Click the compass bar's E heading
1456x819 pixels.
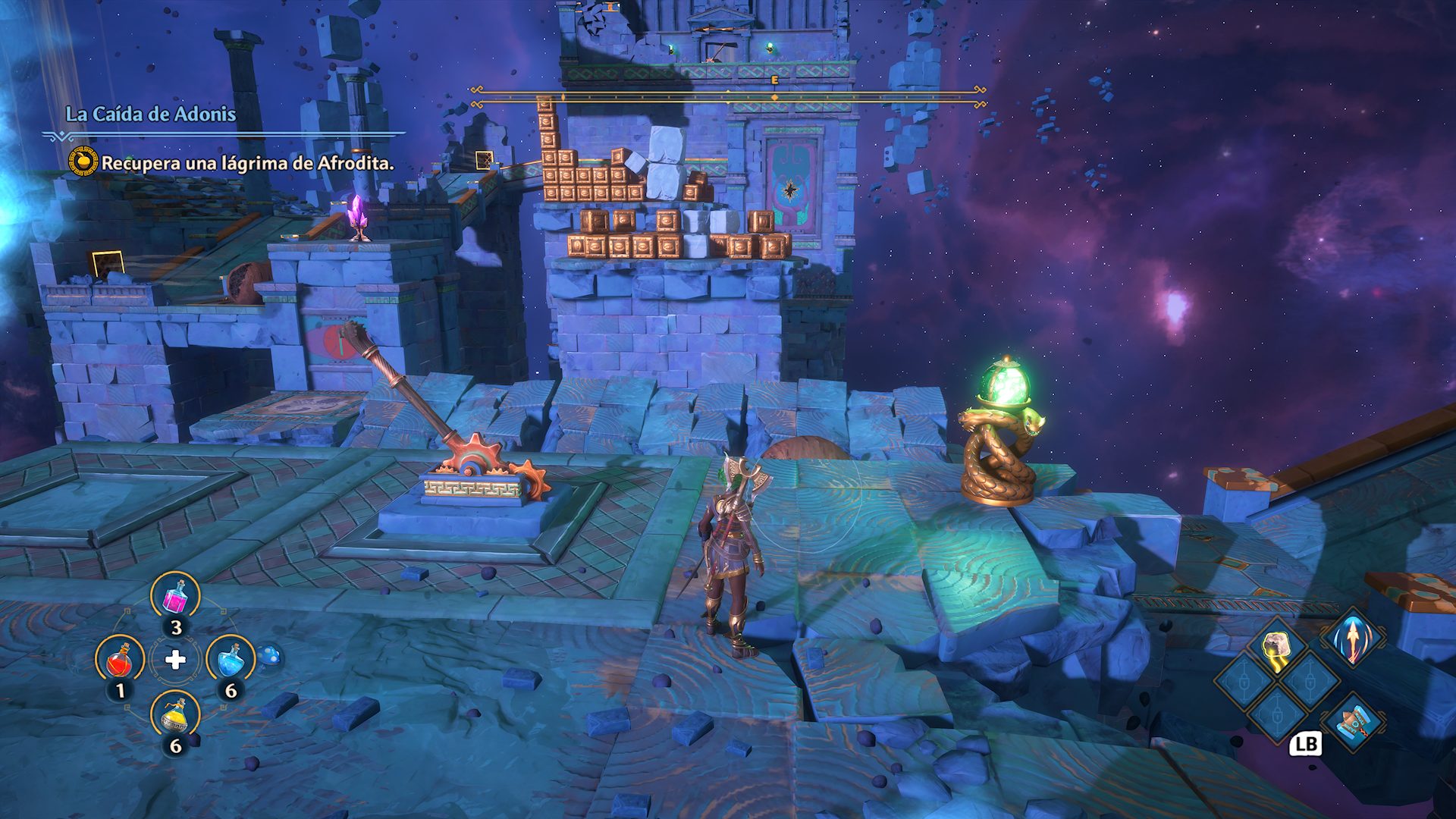774,79
